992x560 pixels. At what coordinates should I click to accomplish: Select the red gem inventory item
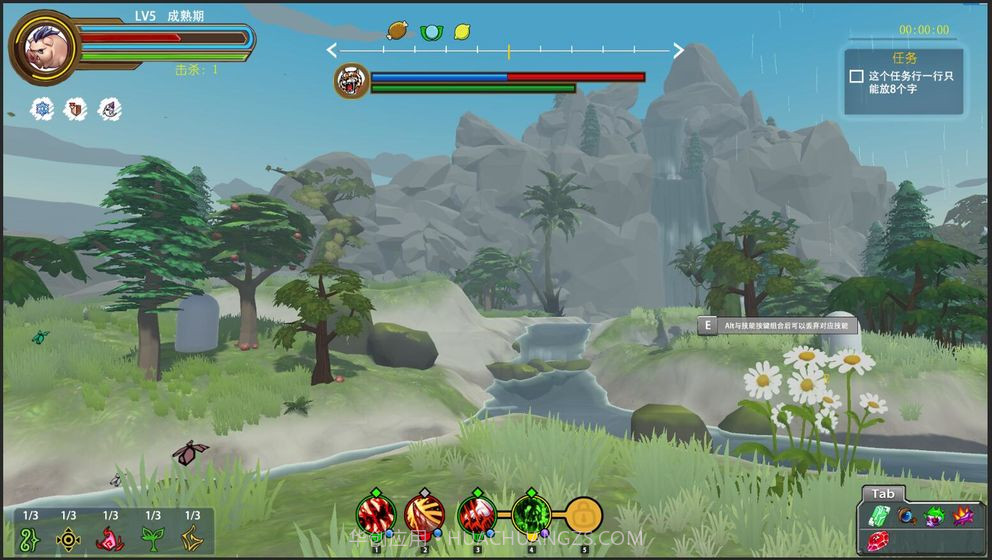tap(877, 541)
